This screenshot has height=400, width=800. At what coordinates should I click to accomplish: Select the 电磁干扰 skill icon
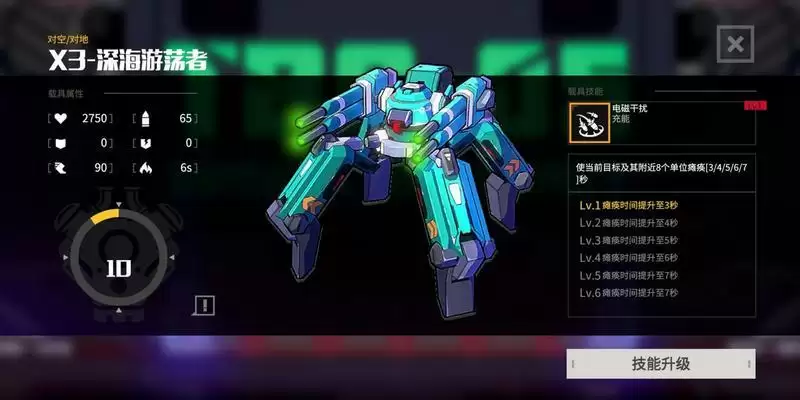pyautogui.click(x=584, y=123)
